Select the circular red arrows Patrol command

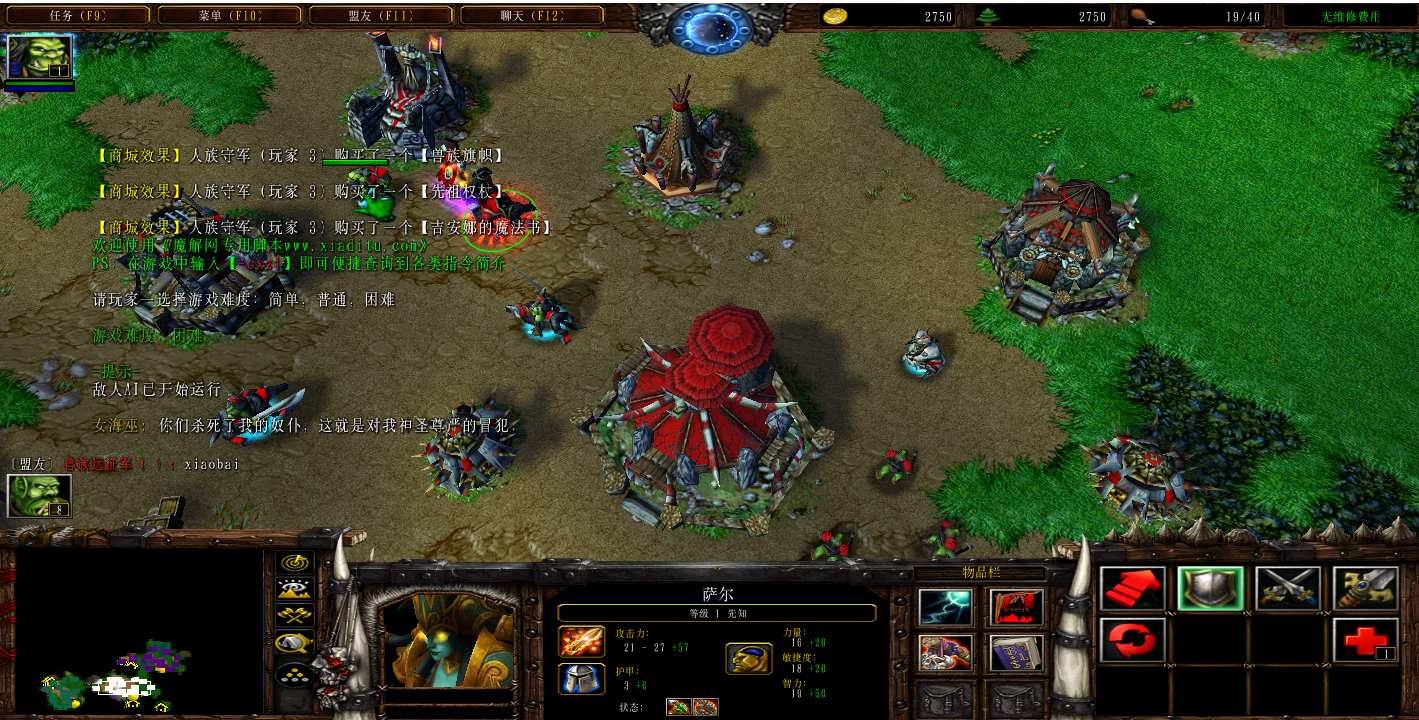[x=1132, y=639]
